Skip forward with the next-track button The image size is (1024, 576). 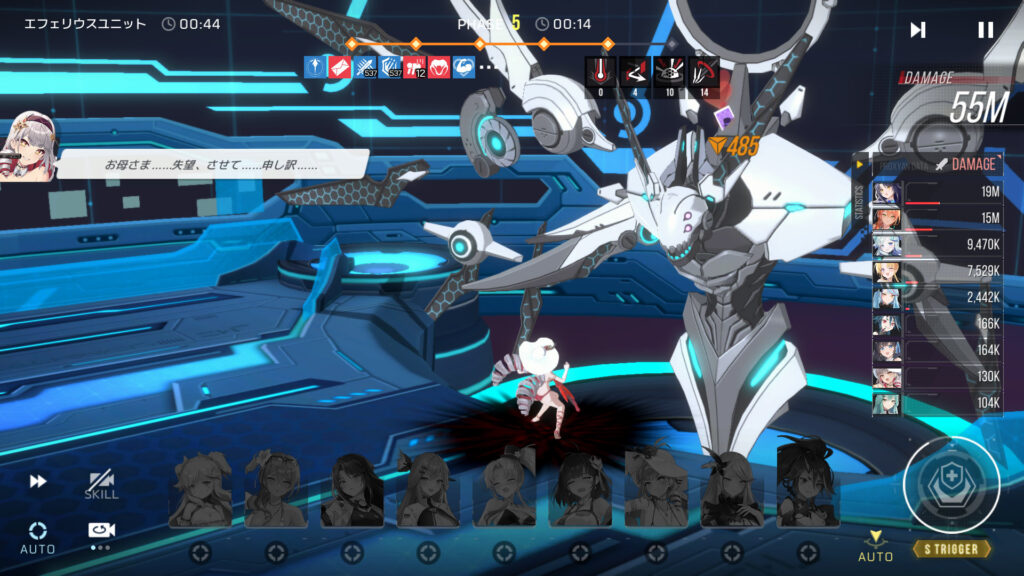point(917,30)
